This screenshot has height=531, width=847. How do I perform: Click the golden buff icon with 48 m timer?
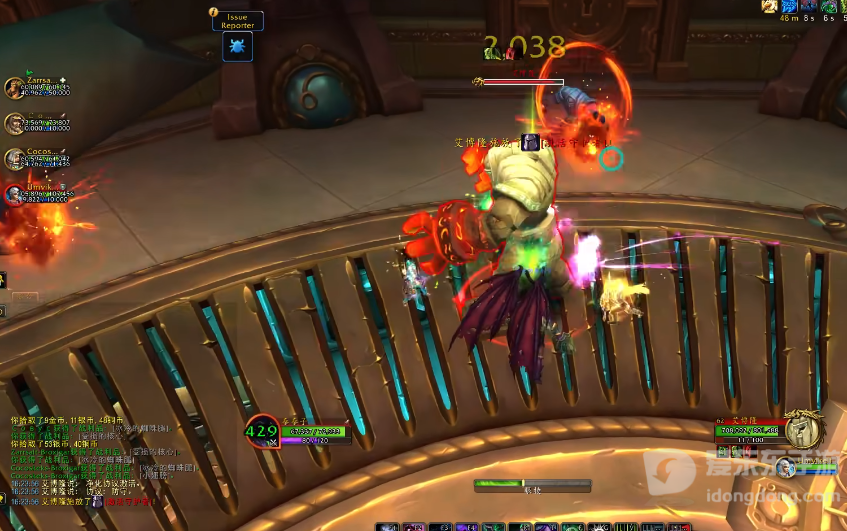768,7
